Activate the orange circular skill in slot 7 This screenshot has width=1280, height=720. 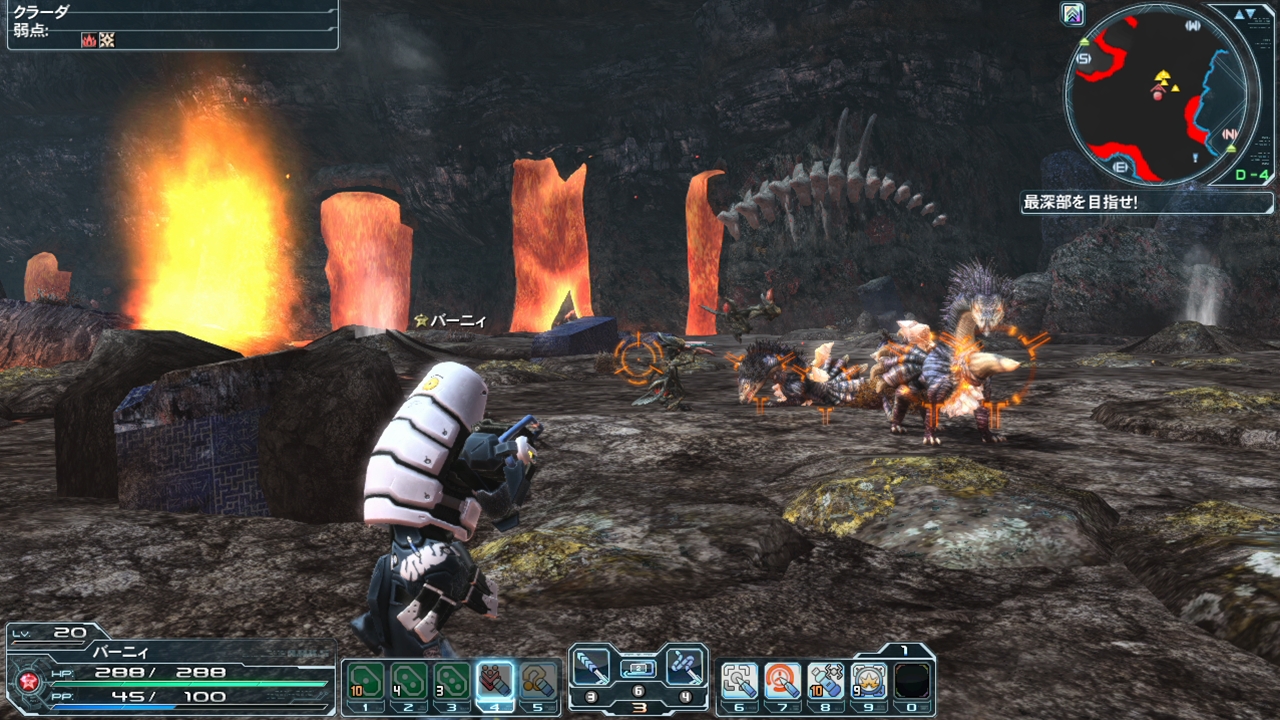[x=782, y=681]
